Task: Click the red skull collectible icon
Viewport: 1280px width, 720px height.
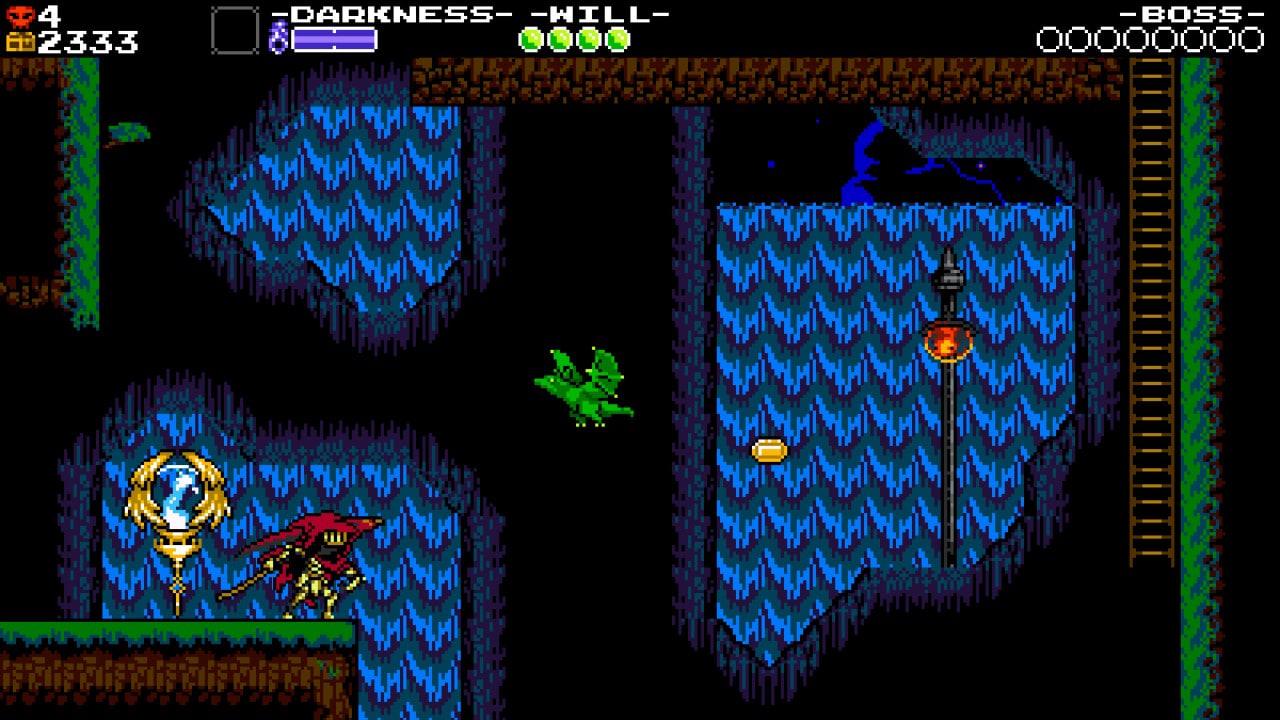Action: [x=20, y=15]
